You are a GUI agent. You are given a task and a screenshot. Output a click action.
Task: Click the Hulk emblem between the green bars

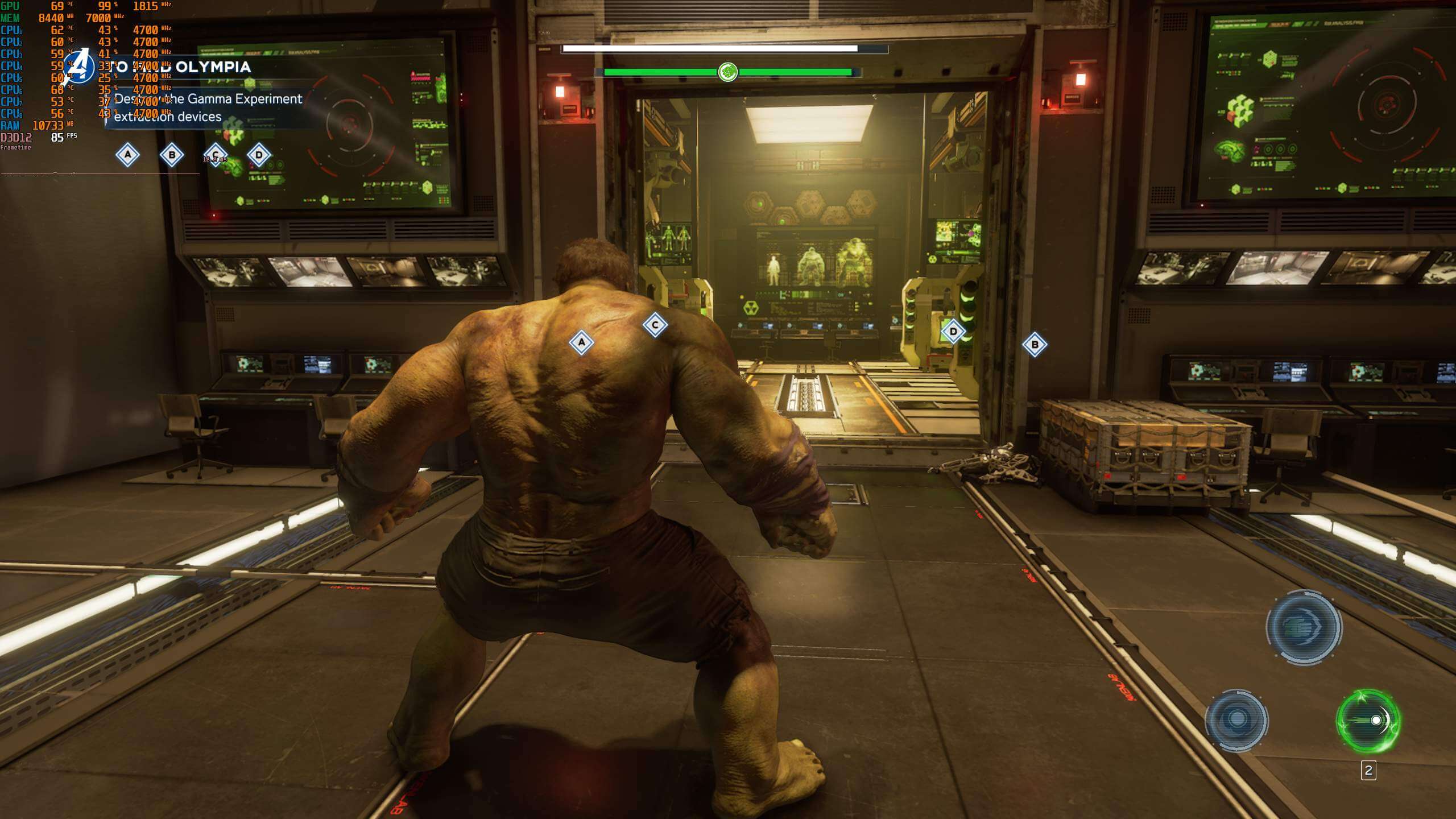(728, 72)
